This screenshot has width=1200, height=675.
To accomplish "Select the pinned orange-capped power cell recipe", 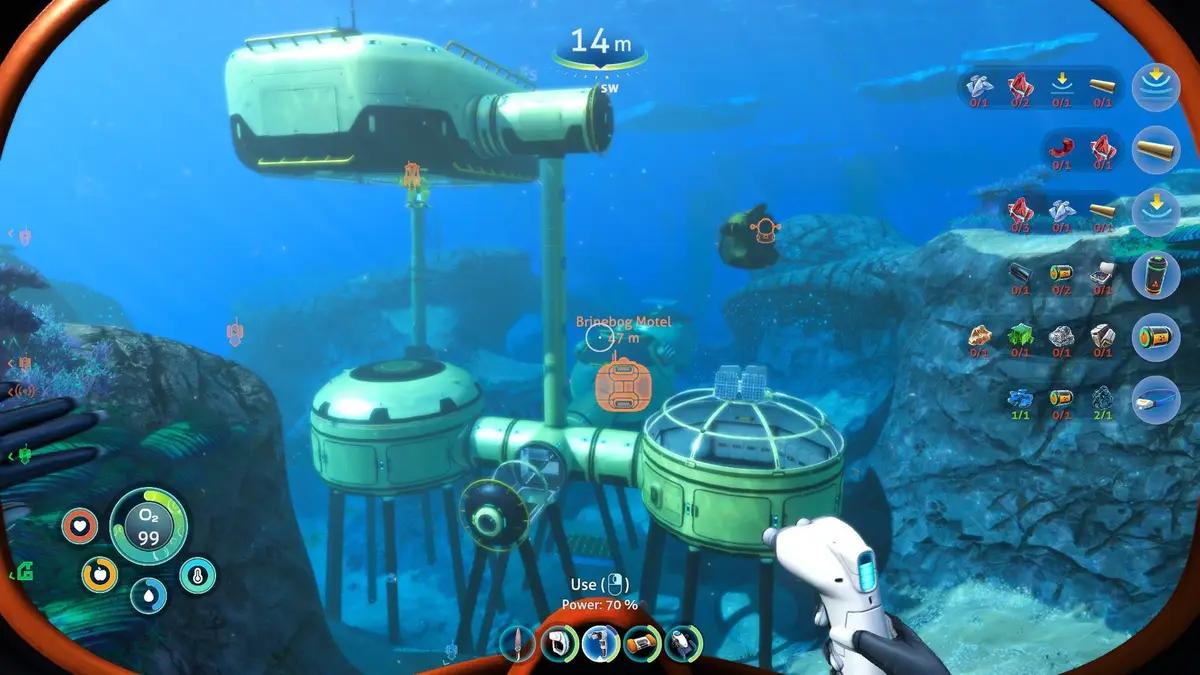I will tap(1155, 337).
